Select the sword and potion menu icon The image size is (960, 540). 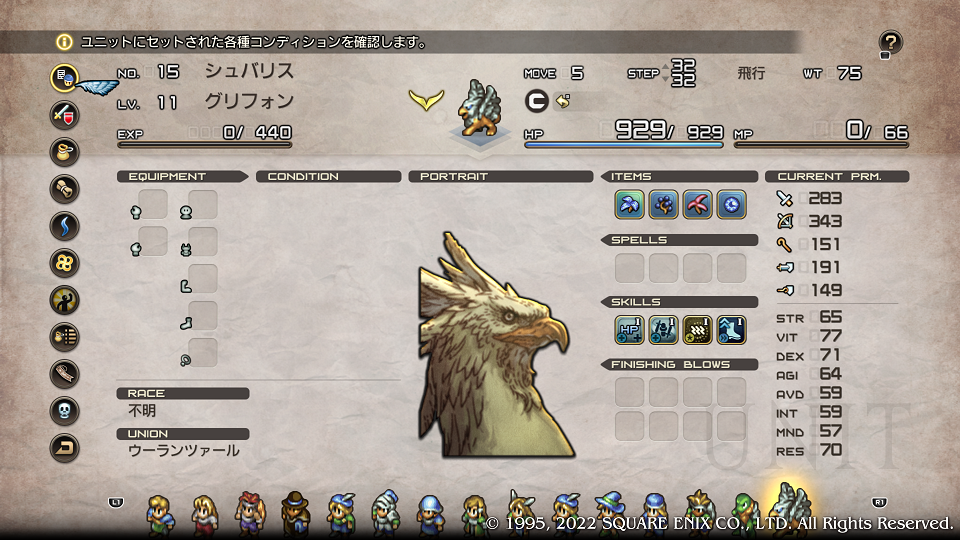65,114
